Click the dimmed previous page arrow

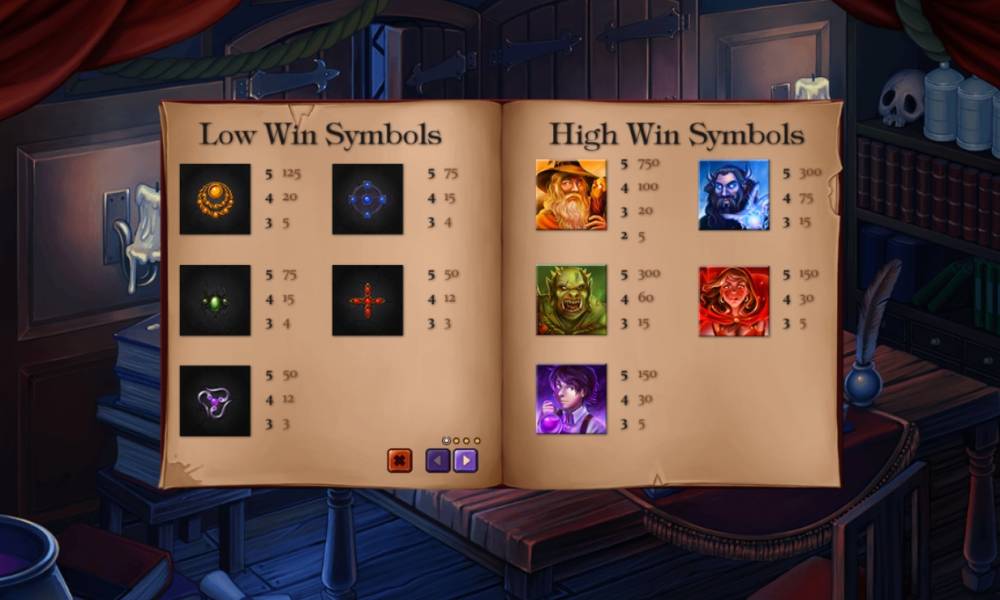[438, 461]
